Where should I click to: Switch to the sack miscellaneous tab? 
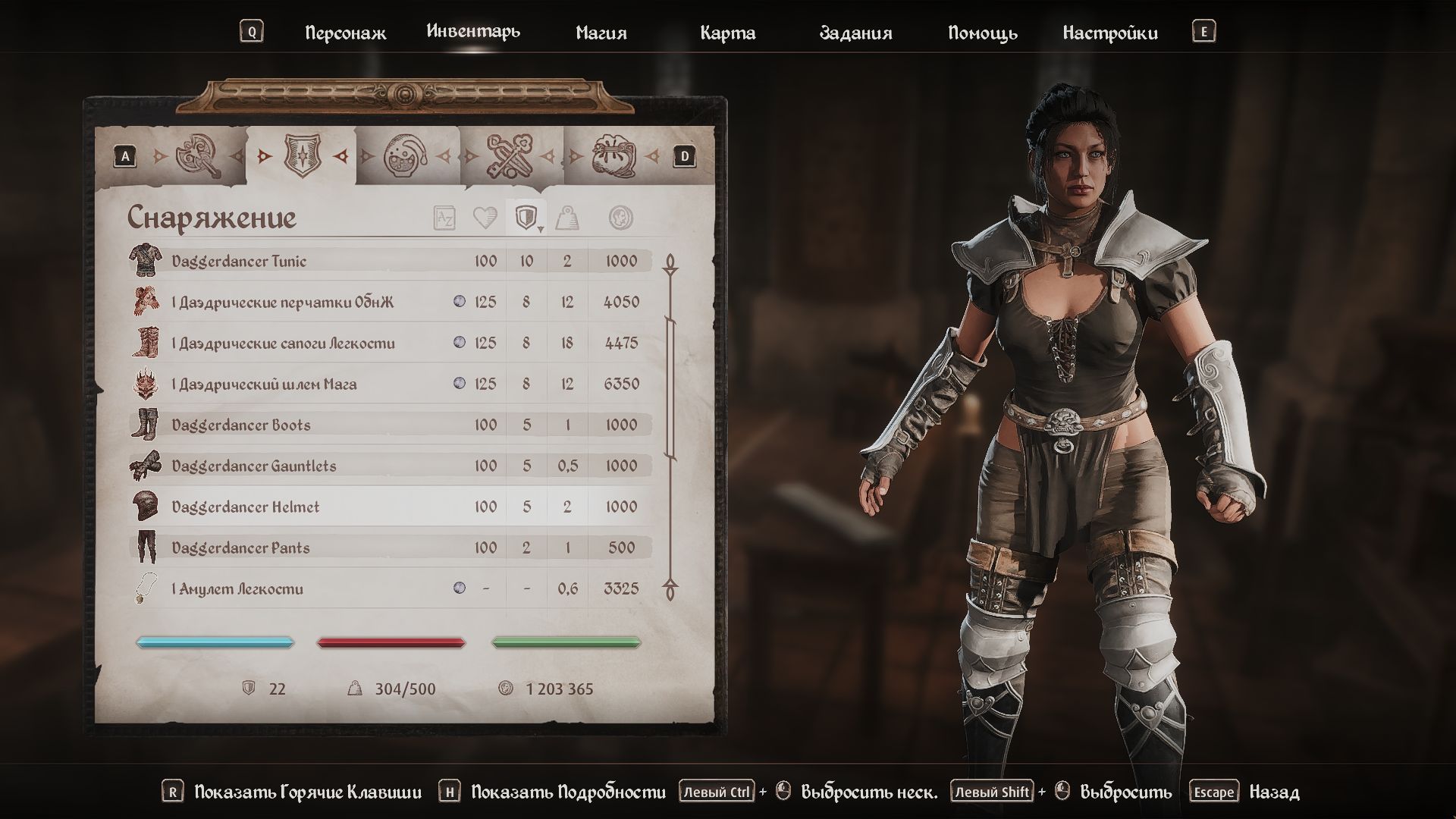(x=614, y=156)
